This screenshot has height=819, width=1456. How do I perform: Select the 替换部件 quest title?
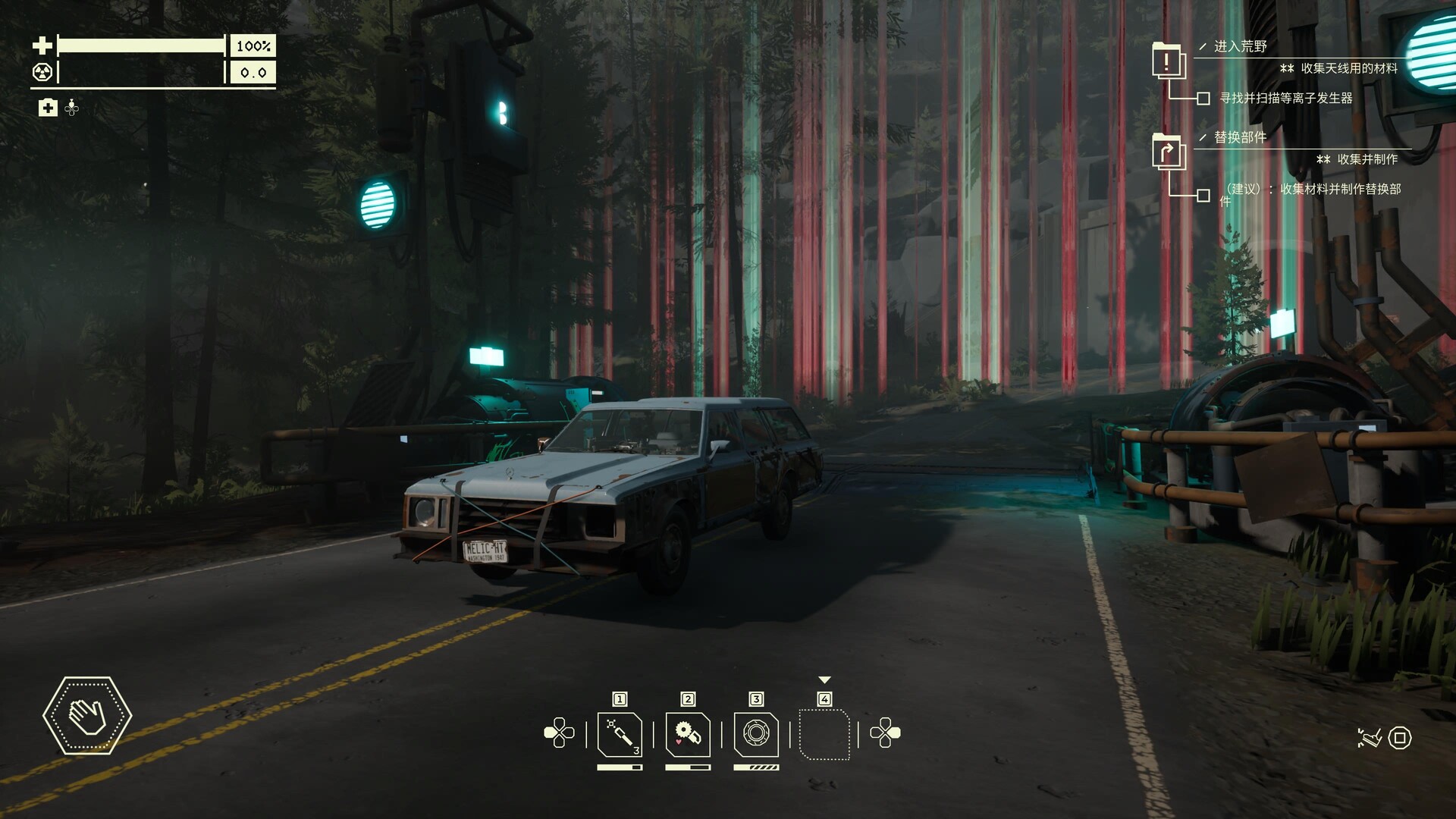coord(1240,137)
